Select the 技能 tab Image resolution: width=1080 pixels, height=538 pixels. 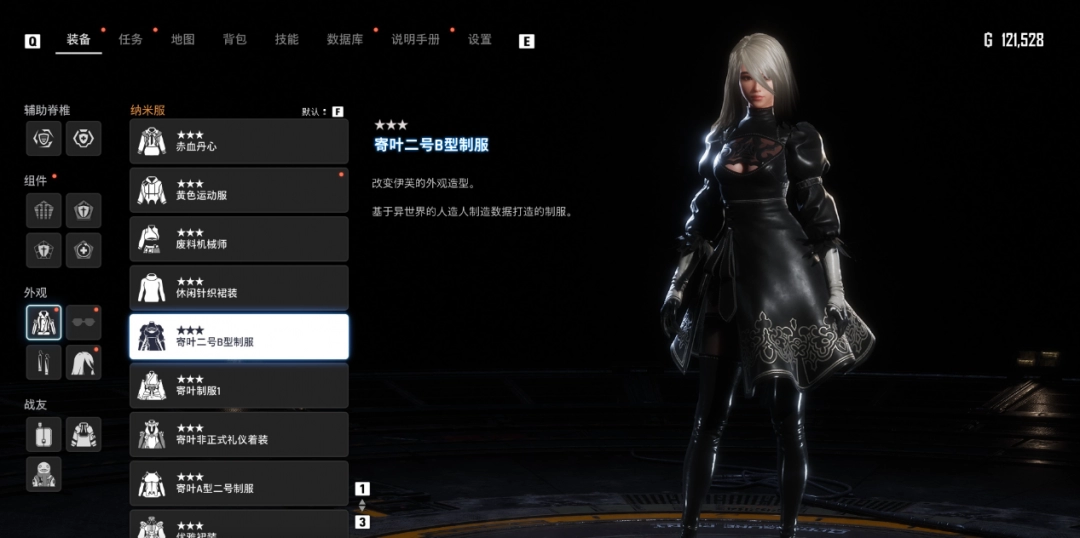(287, 40)
